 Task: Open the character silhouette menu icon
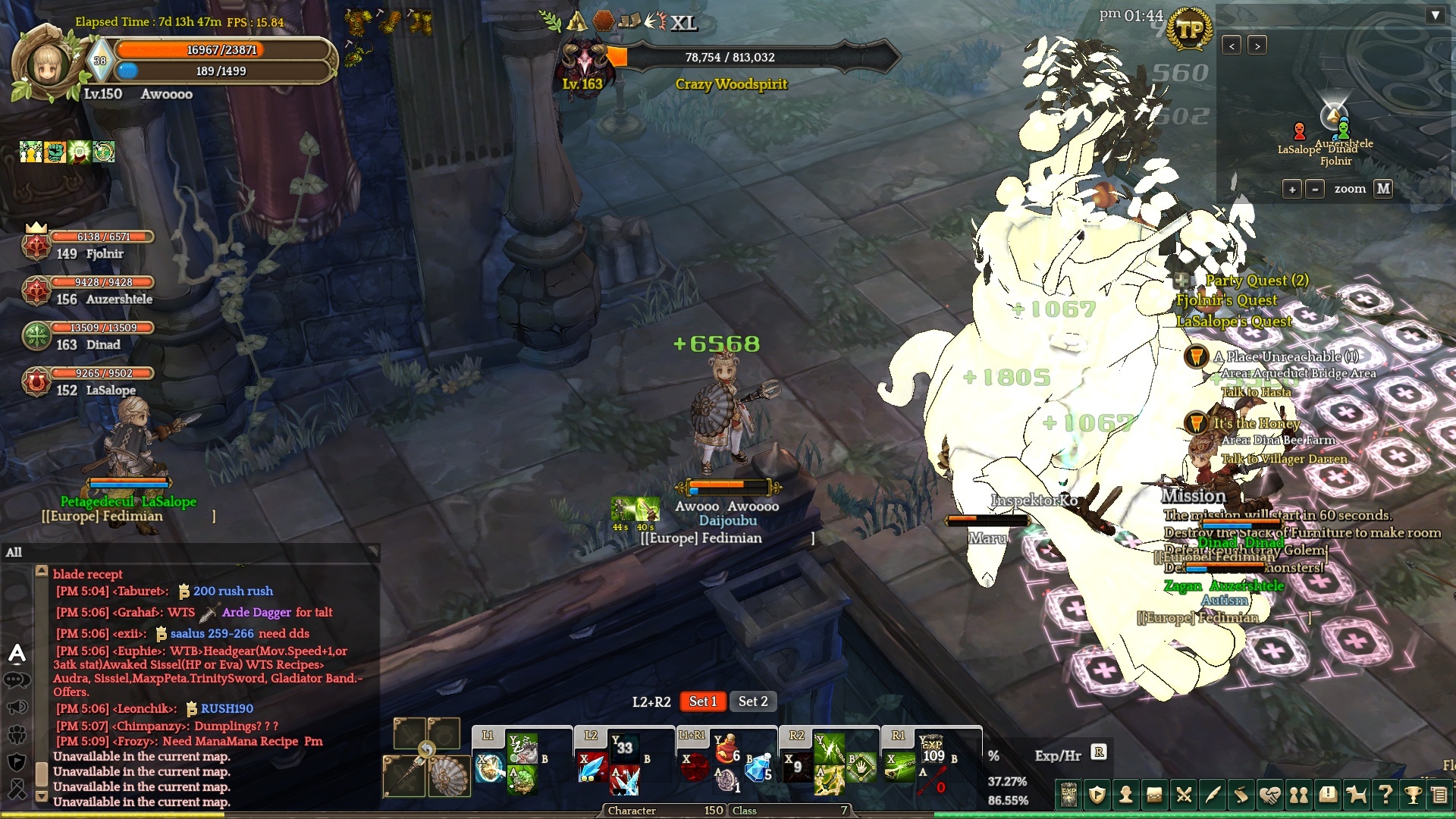(1126, 795)
